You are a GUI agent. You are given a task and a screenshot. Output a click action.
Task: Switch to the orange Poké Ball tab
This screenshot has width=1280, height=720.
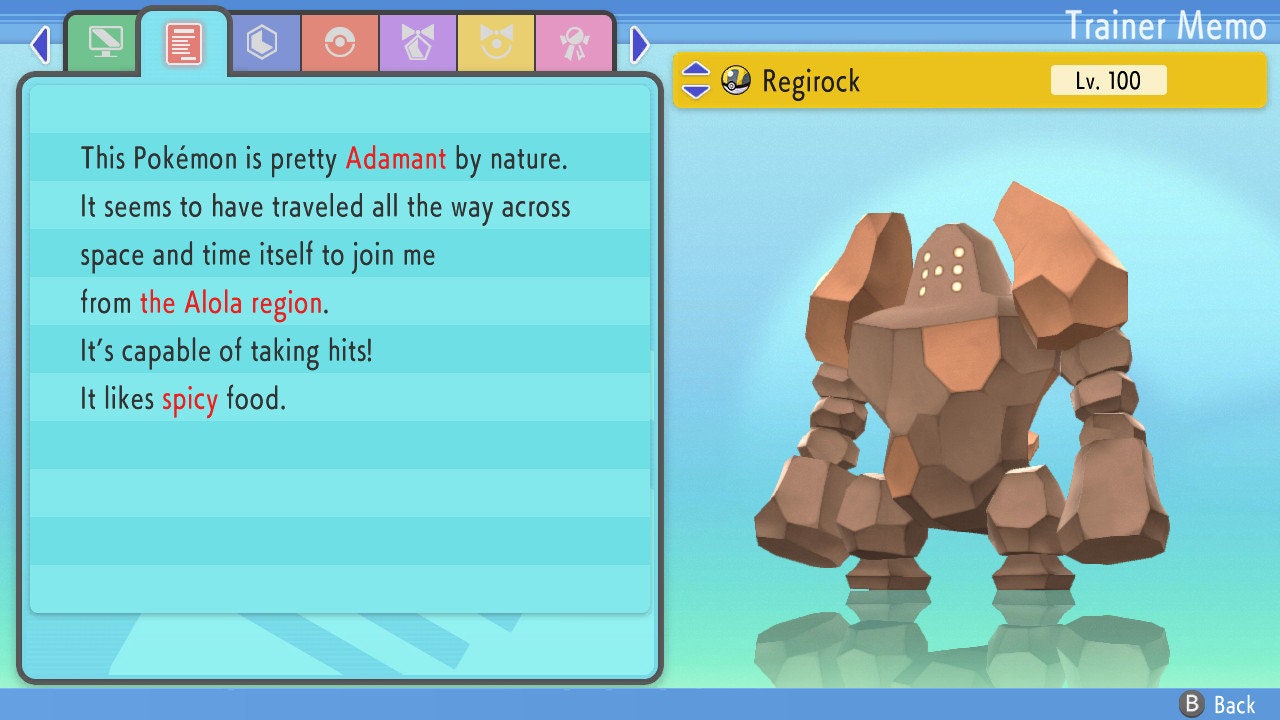tap(340, 43)
